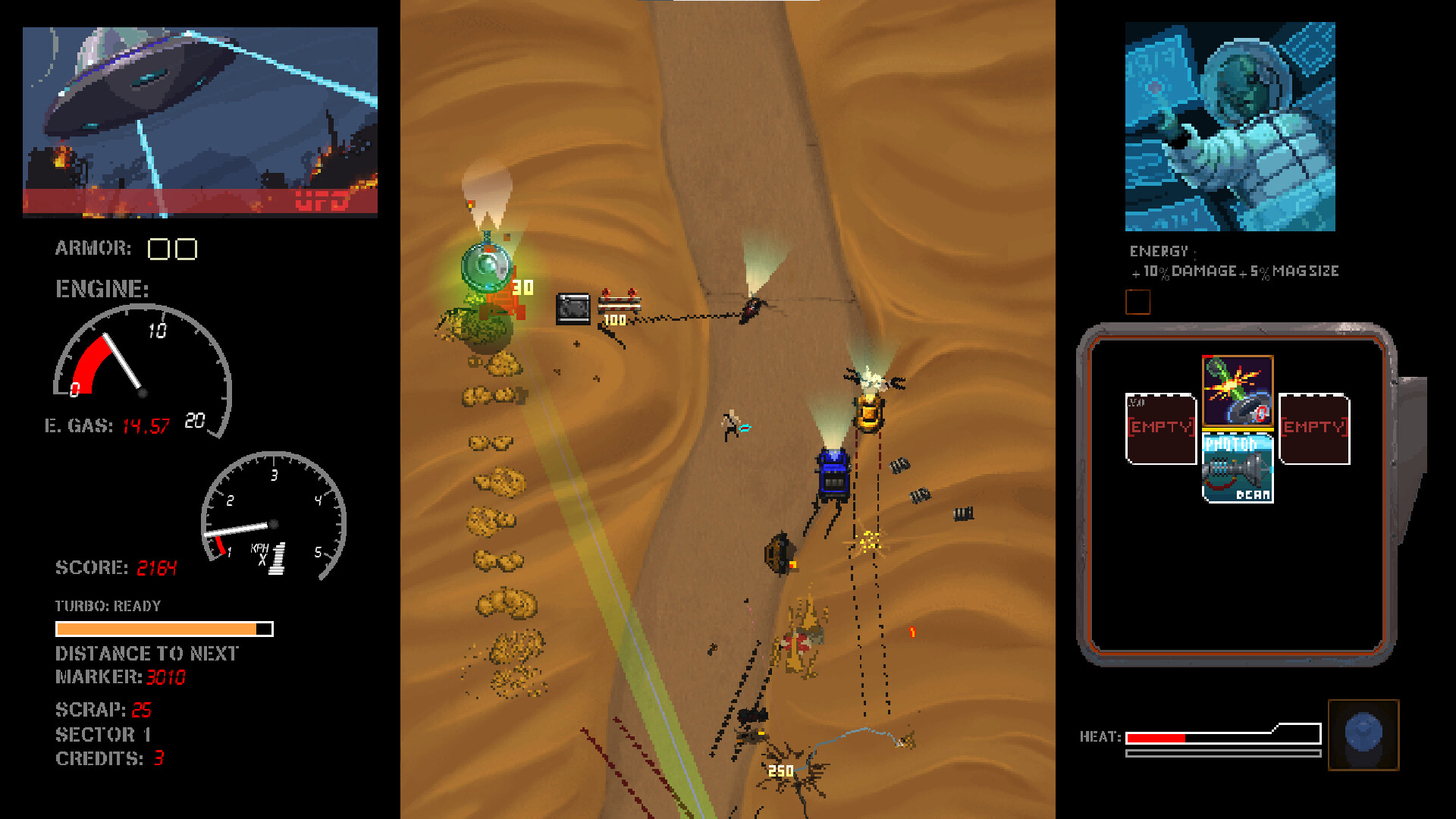This screenshot has height=819, width=1456.
Task: Click the crate pickup near the road barrier
Action: click(573, 307)
